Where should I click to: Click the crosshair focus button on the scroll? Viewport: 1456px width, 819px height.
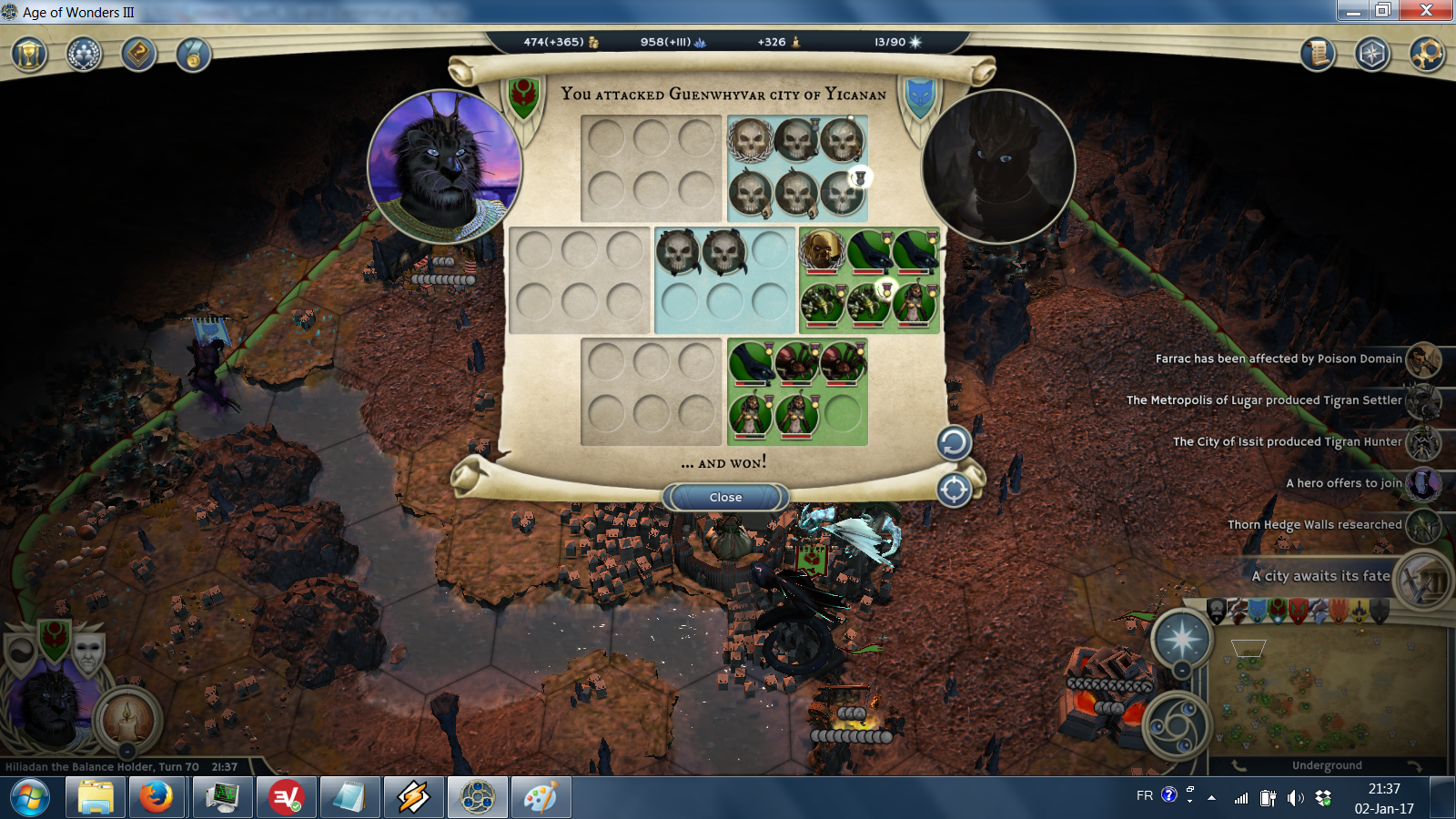coord(954,490)
